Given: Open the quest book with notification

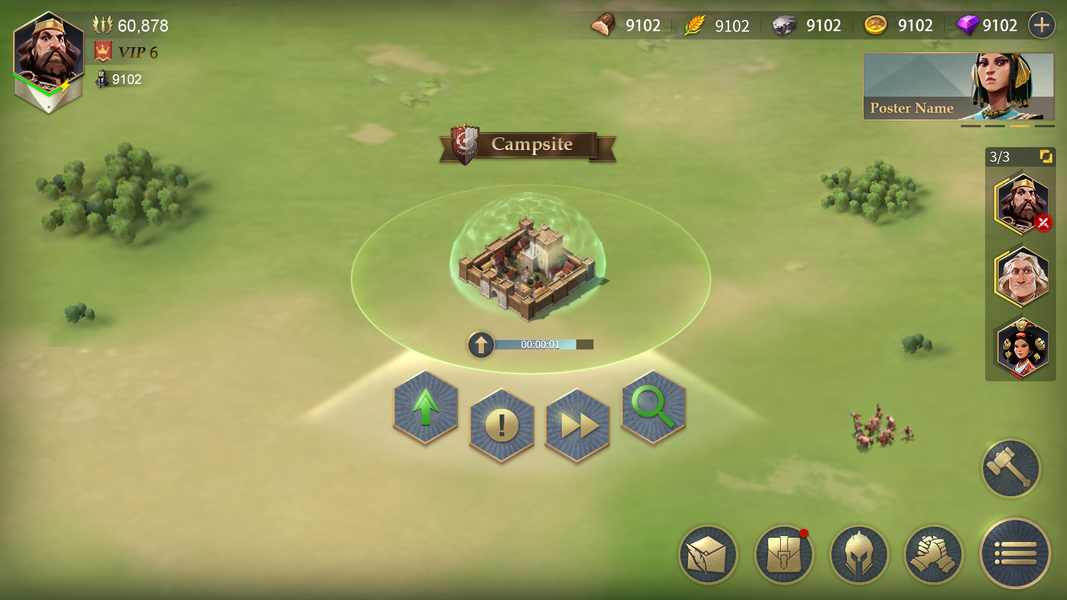Looking at the screenshot, I should (x=783, y=555).
